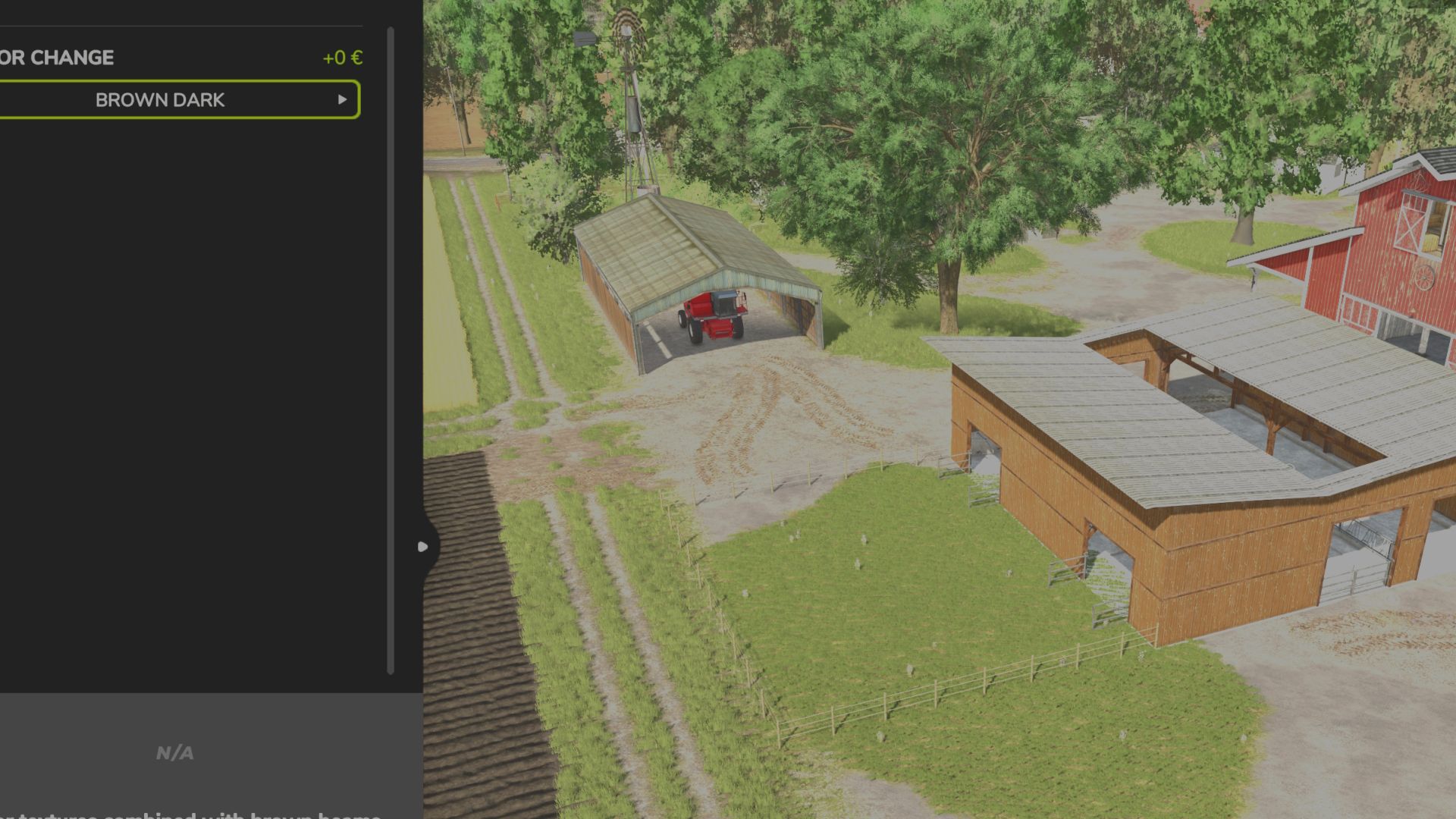Collapse the side panel with the arrow handle
The width and height of the screenshot is (1456, 819).
pyautogui.click(x=423, y=546)
